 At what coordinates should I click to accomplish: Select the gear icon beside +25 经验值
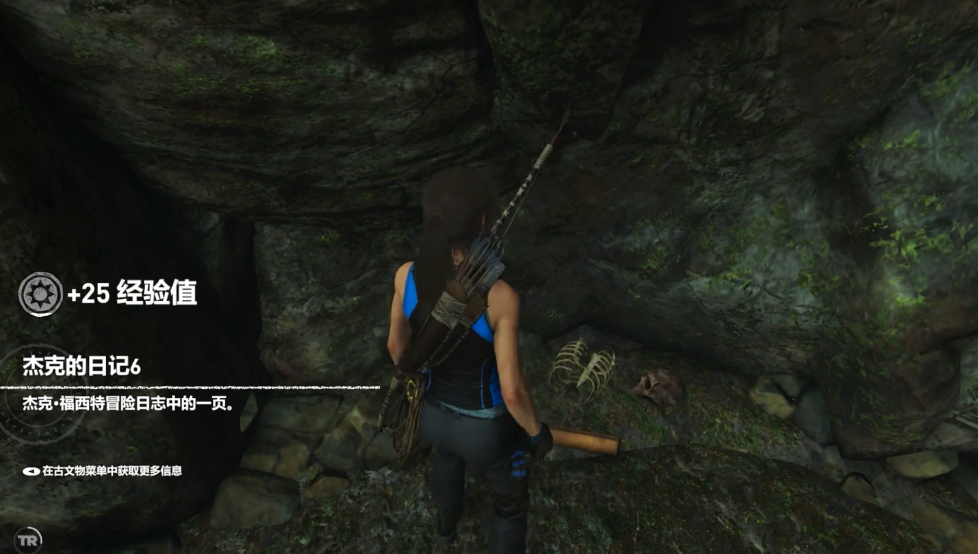coord(41,294)
